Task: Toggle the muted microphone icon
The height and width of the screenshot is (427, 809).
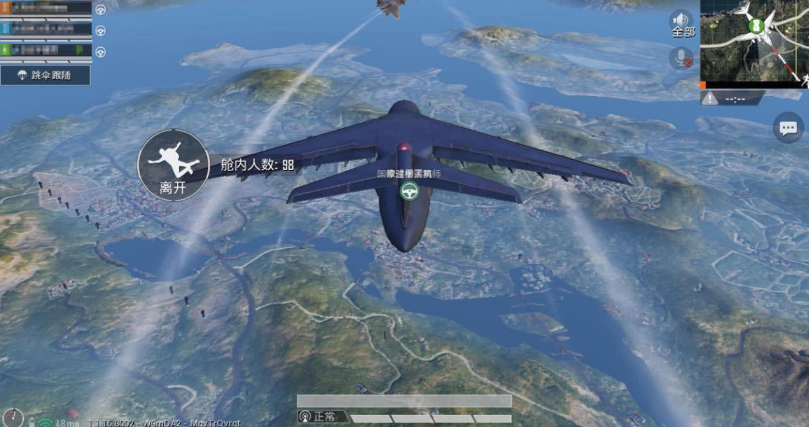Action: 682,58
